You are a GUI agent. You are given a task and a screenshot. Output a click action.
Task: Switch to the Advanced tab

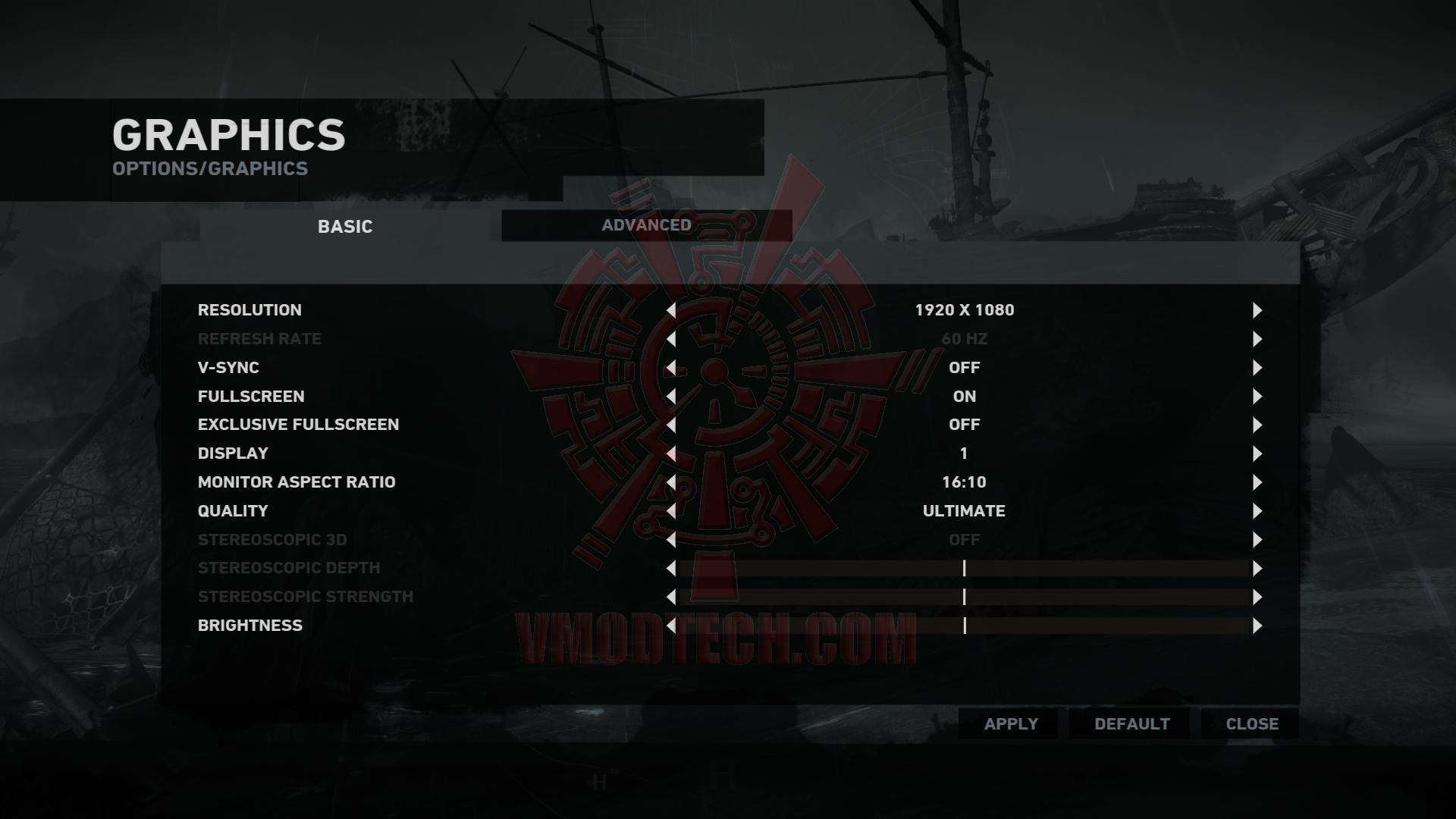click(x=646, y=225)
